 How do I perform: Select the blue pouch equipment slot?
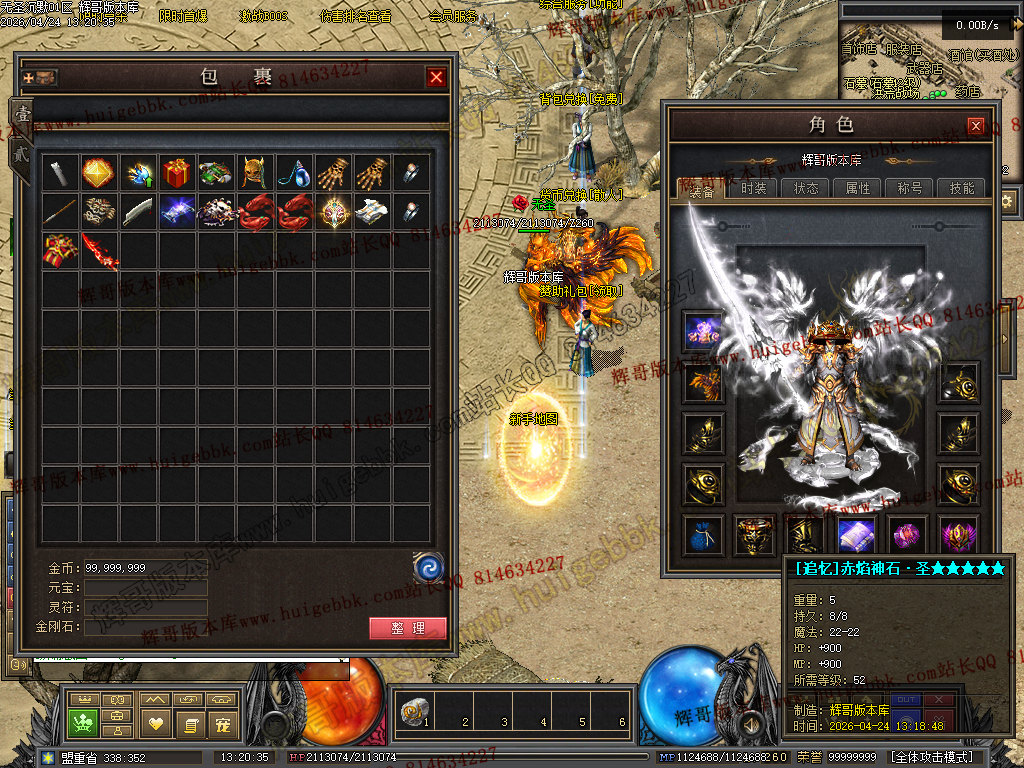click(x=703, y=535)
